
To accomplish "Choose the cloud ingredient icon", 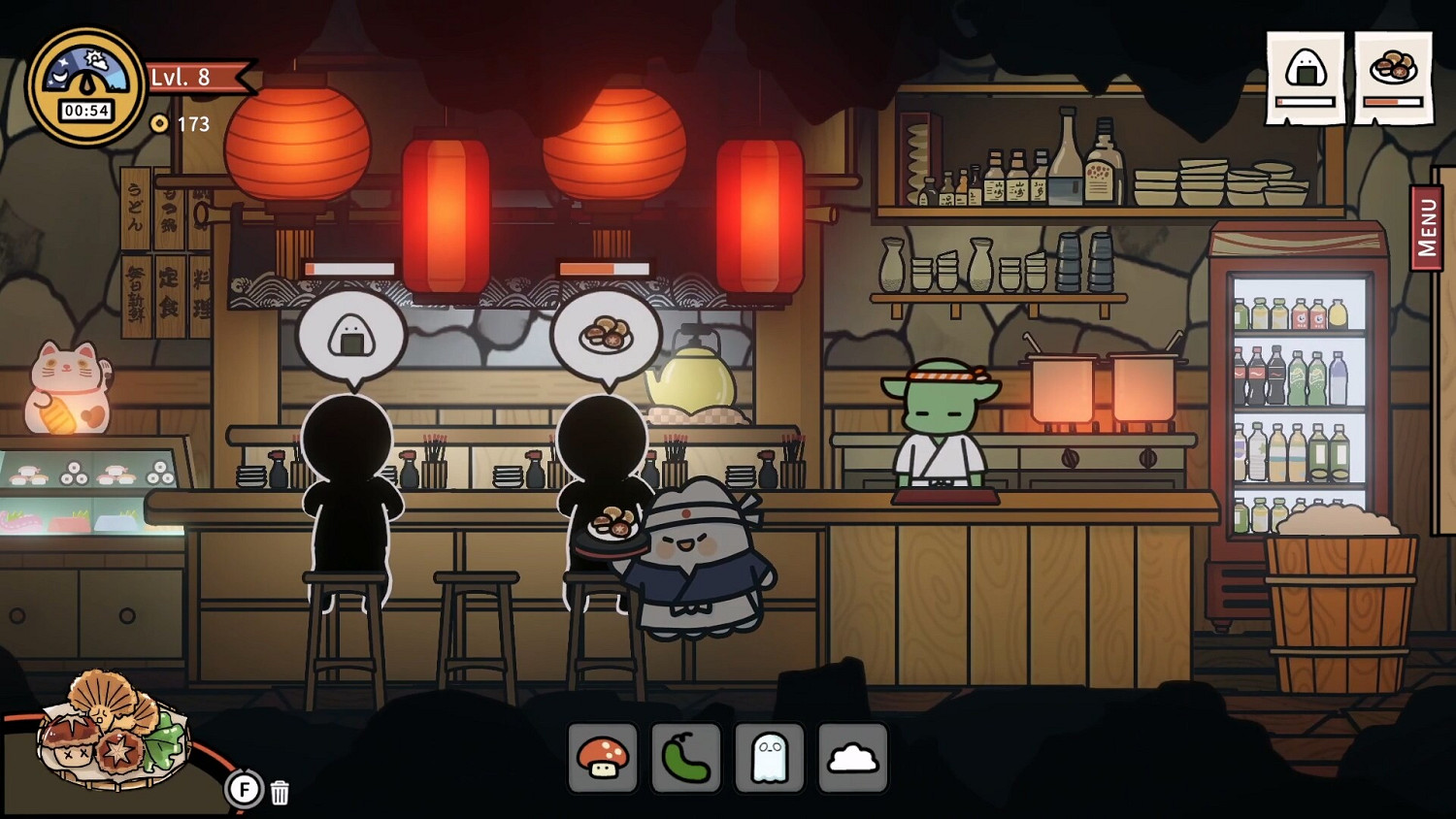I will click(853, 760).
